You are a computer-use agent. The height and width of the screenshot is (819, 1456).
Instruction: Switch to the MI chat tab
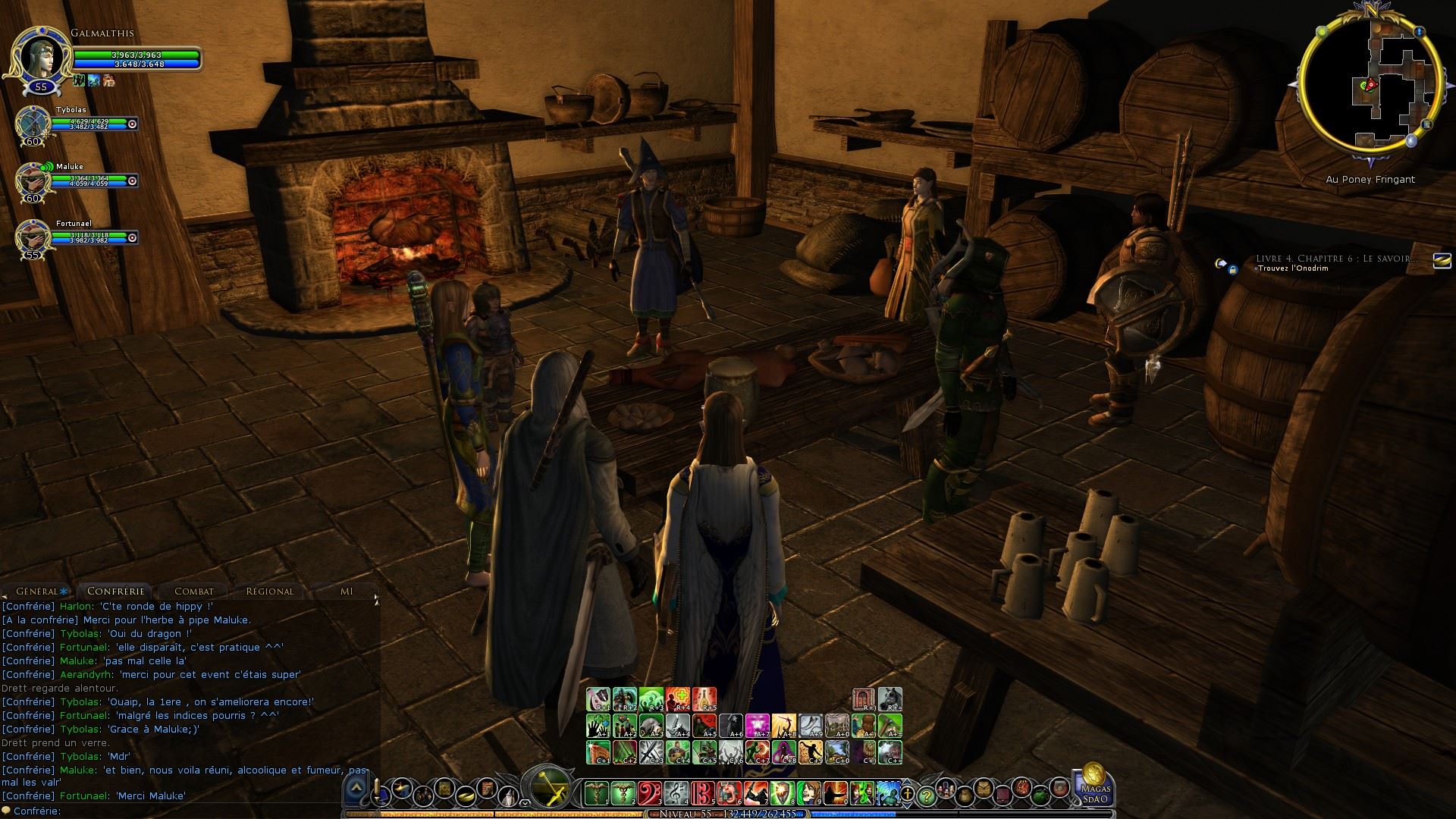coord(347,591)
